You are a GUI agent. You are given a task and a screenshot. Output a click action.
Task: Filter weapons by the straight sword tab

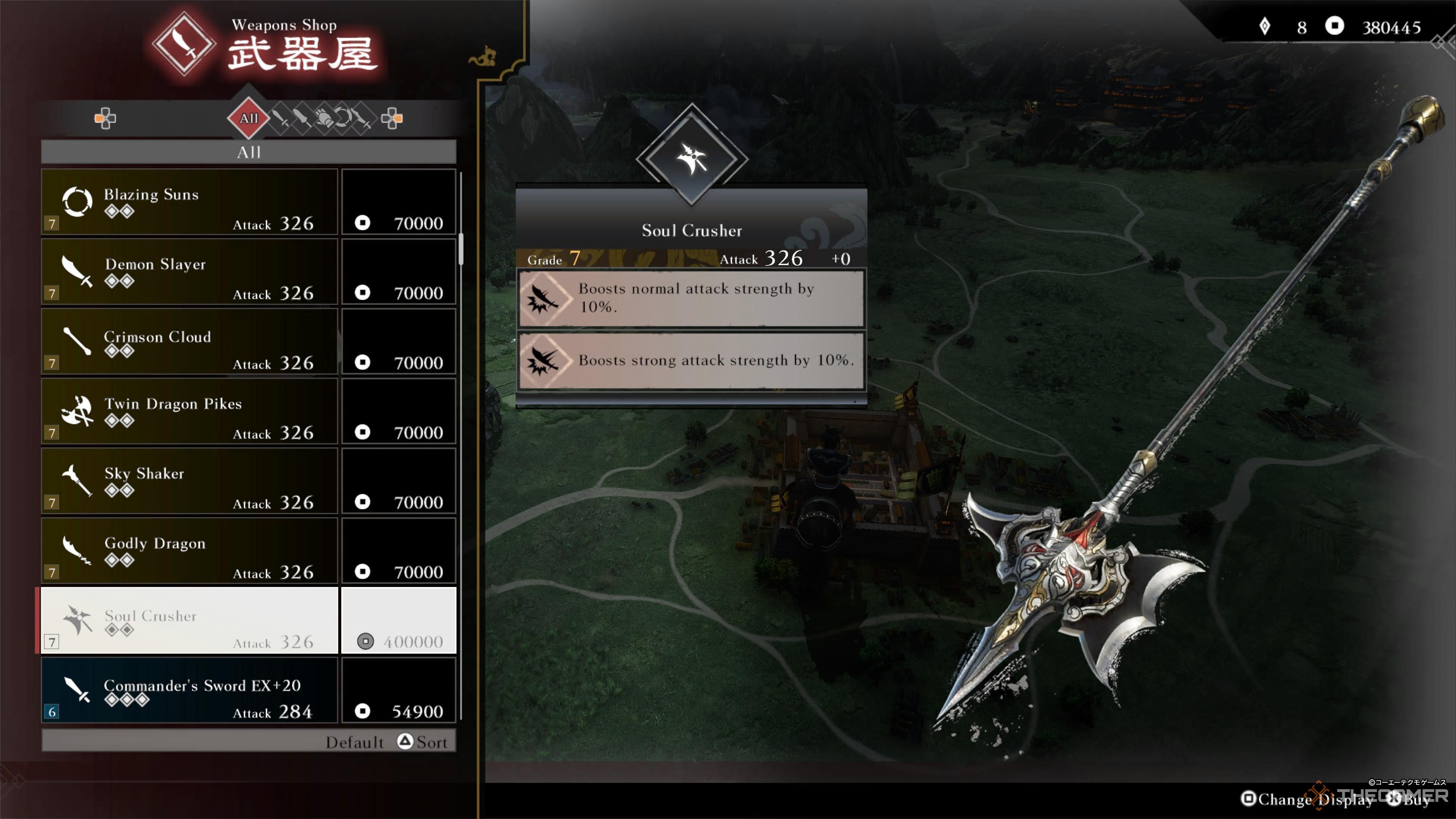pyautogui.click(x=280, y=118)
